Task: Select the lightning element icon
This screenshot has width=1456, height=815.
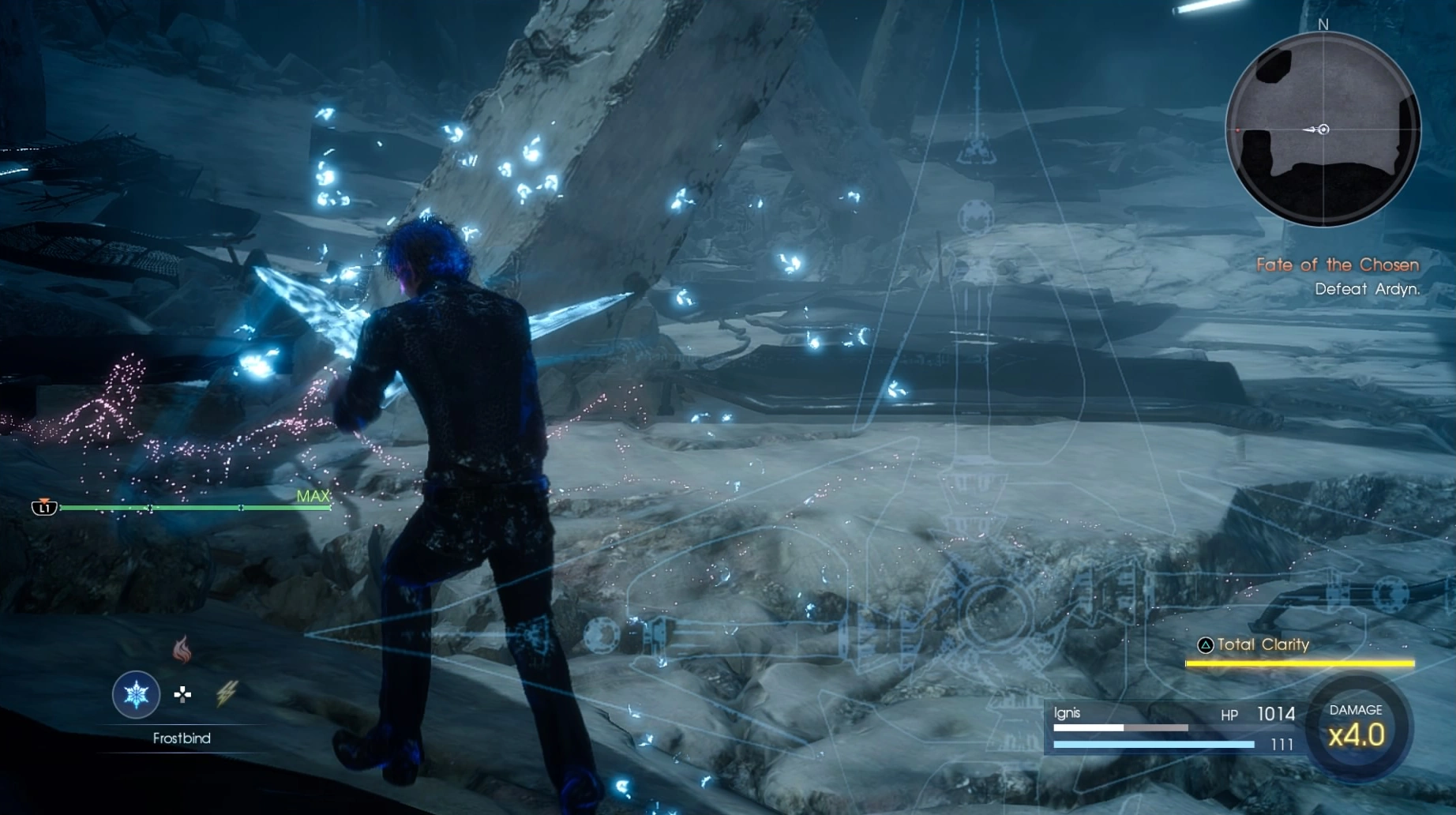Action: [x=227, y=693]
